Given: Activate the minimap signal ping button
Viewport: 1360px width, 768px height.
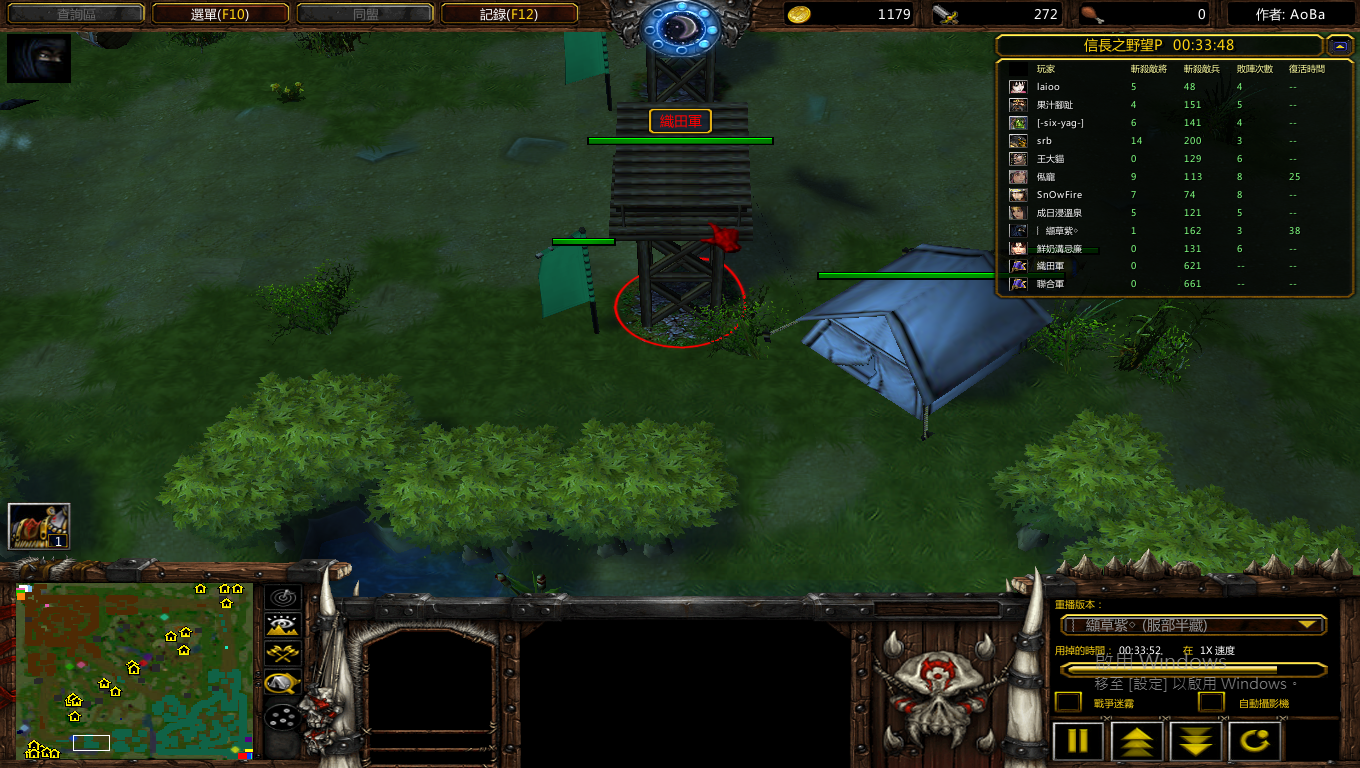Looking at the screenshot, I should coord(284,598).
